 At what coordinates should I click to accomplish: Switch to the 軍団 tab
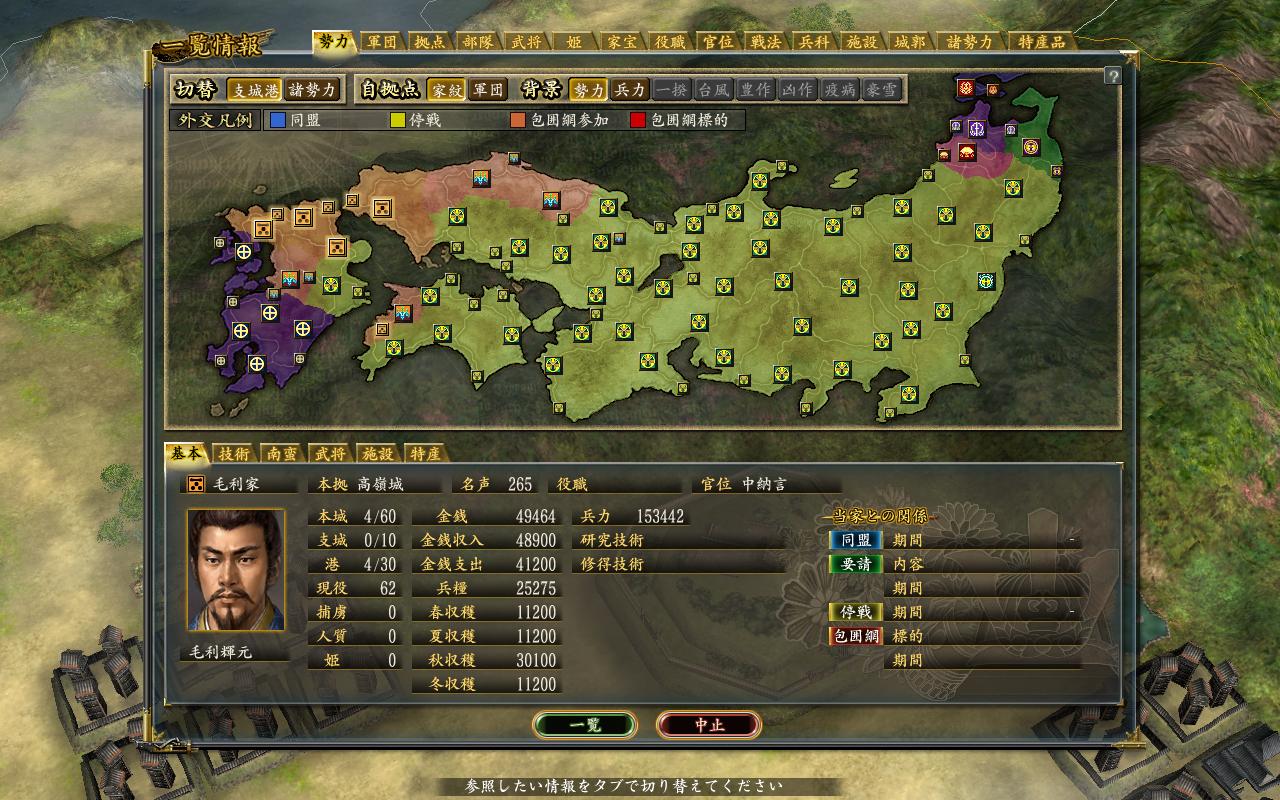coord(382,42)
